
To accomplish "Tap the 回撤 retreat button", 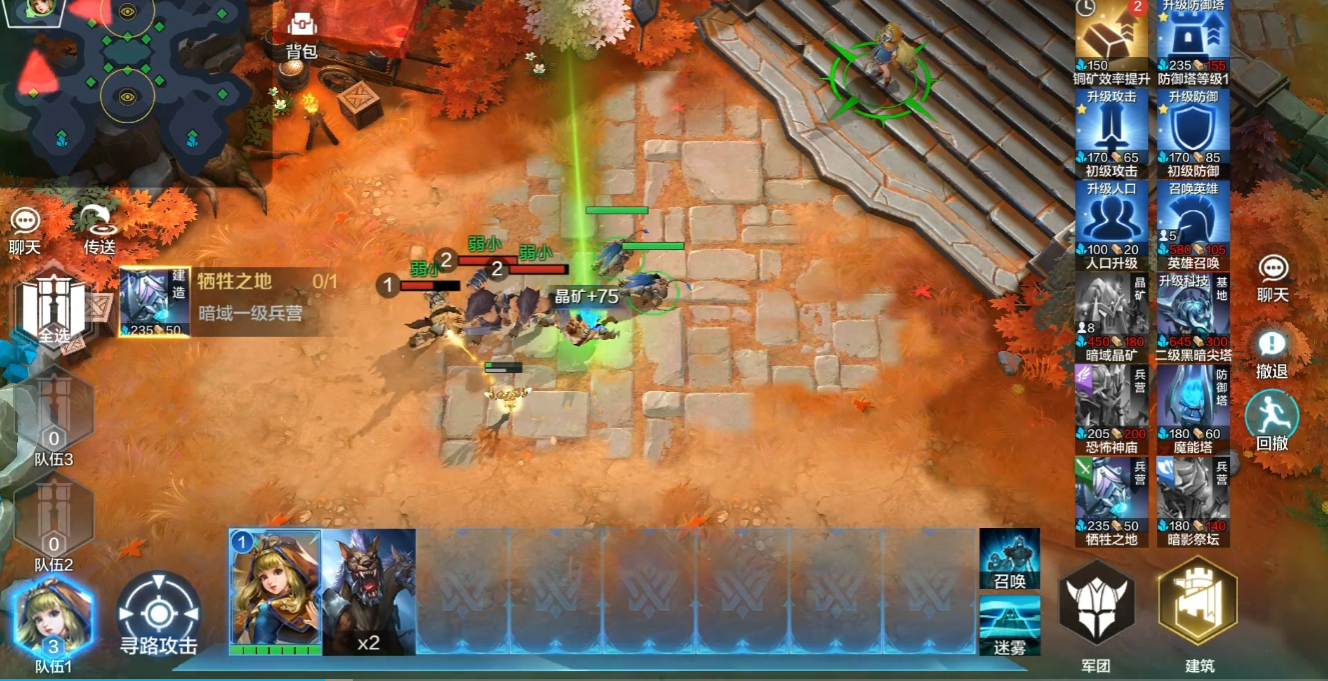I will (1272, 420).
